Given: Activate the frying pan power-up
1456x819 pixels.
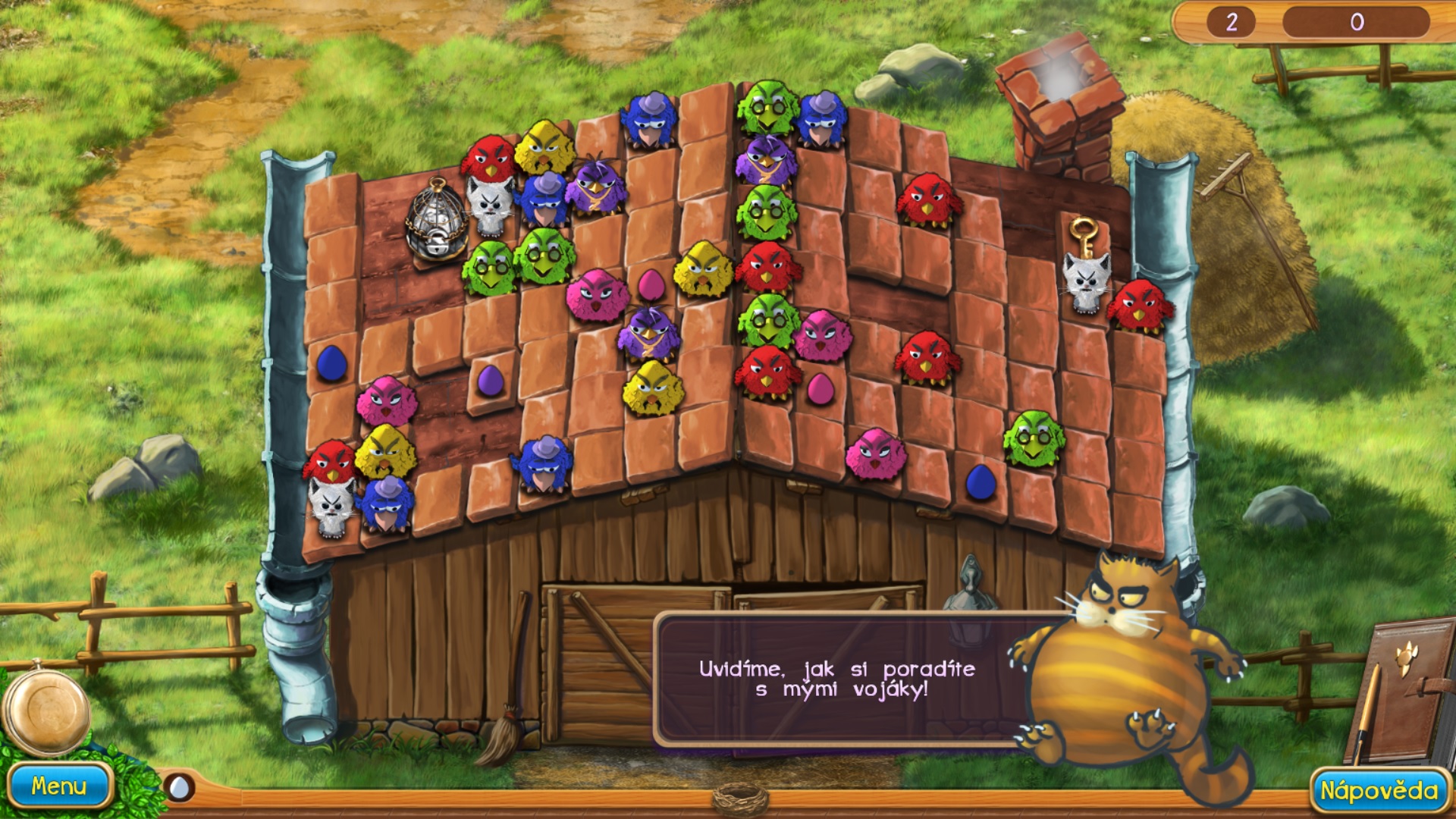Looking at the screenshot, I should [x=47, y=710].
